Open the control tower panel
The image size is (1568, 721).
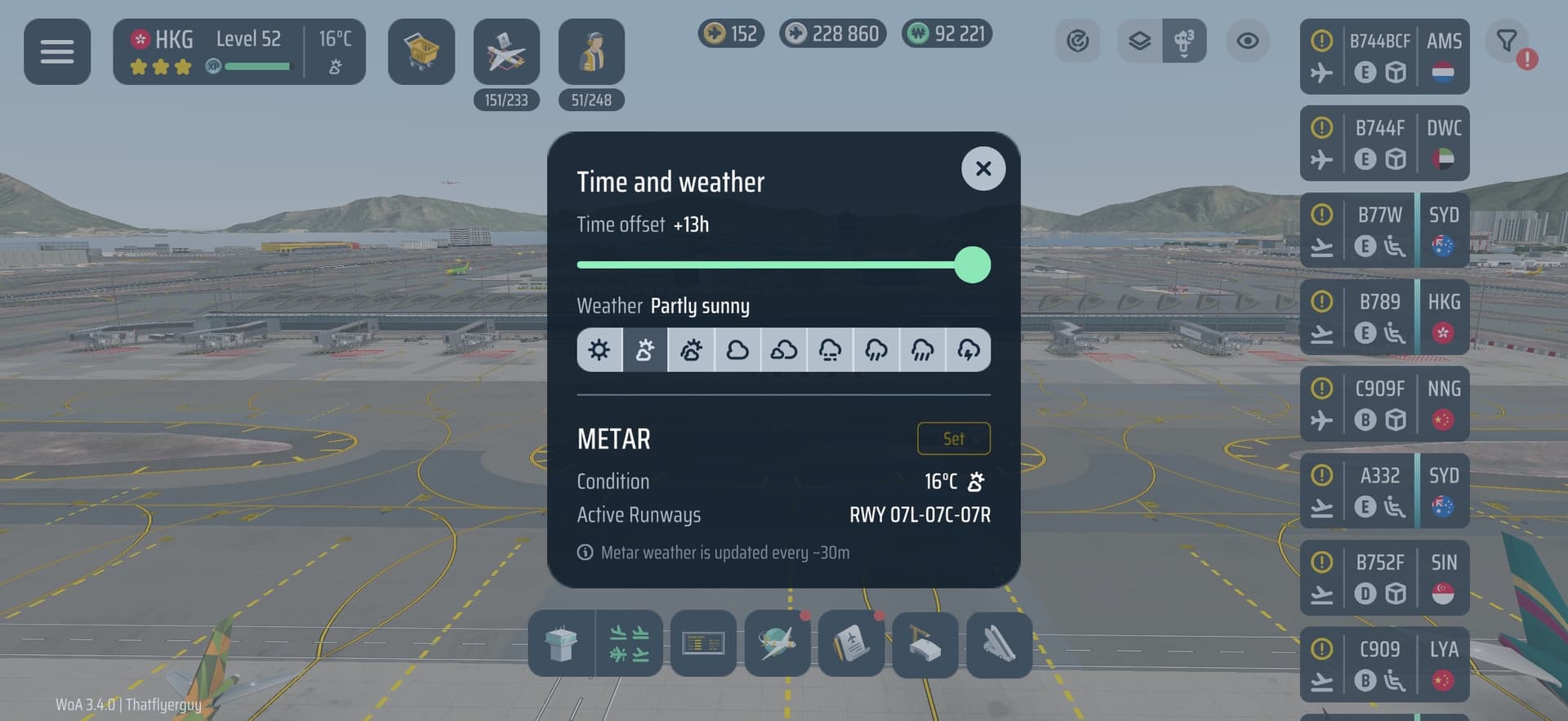561,643
